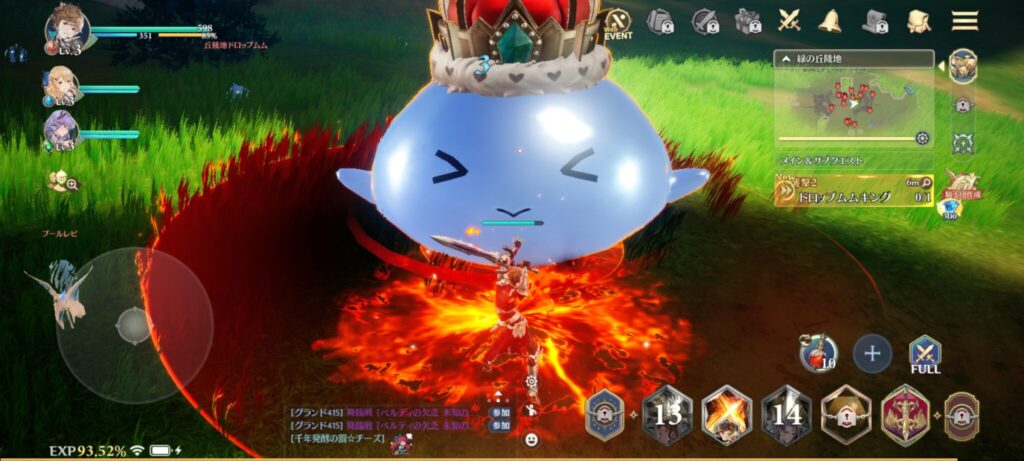Activate the fiery crossed-slash skill
Image resolution: width=1024 pixels, height=461 pixels.
point(726,414)
